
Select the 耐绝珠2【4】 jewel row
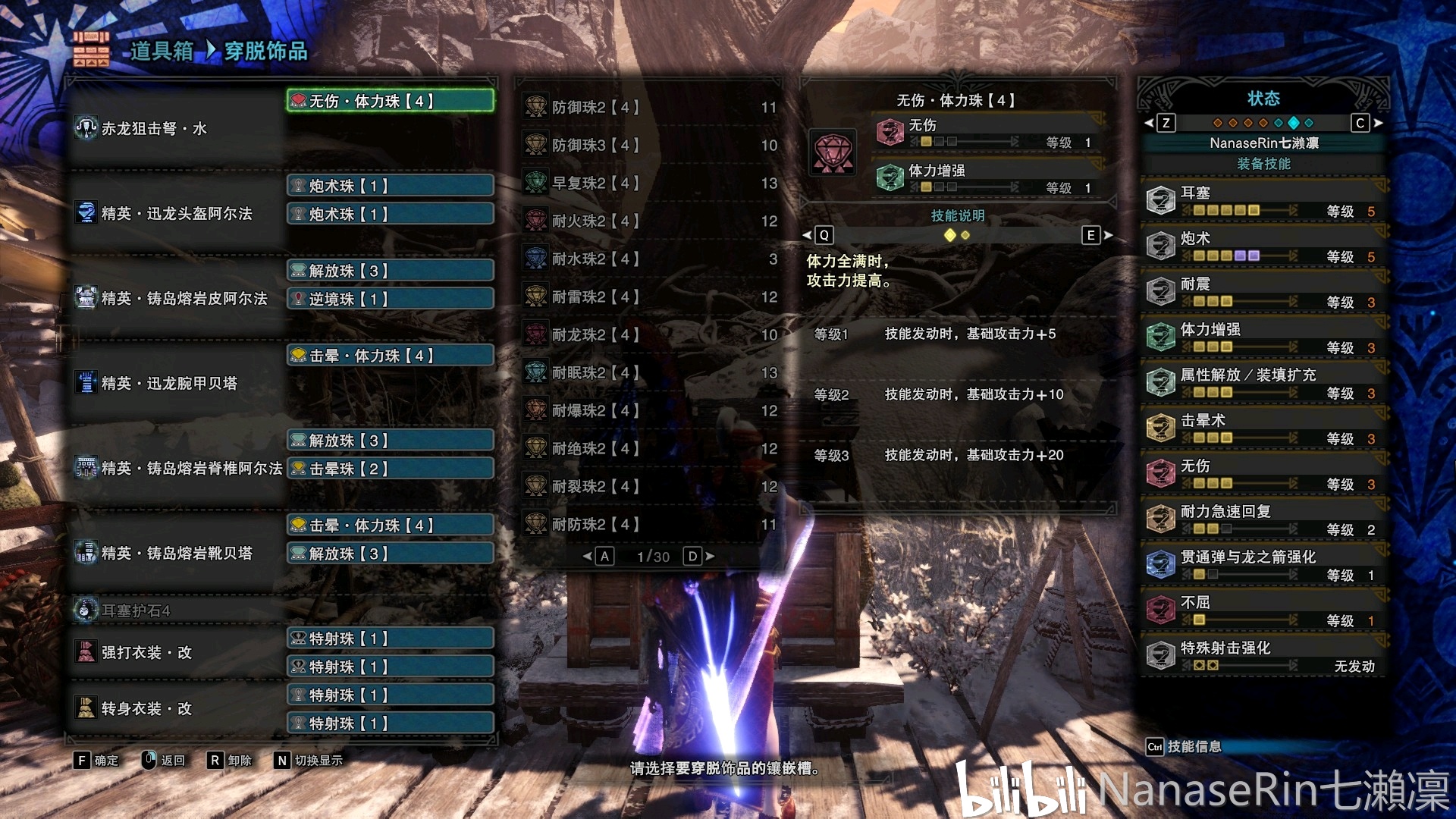649,448
